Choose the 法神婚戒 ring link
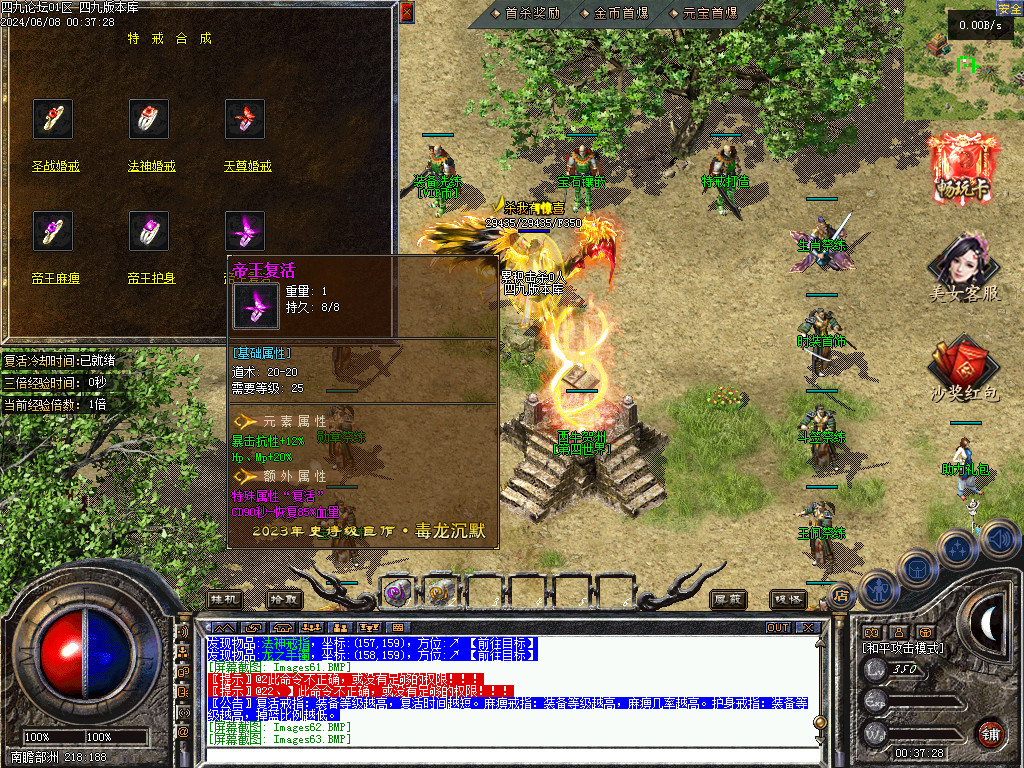1024x768 pixels. pyautogui.click(x=151, y=167)
